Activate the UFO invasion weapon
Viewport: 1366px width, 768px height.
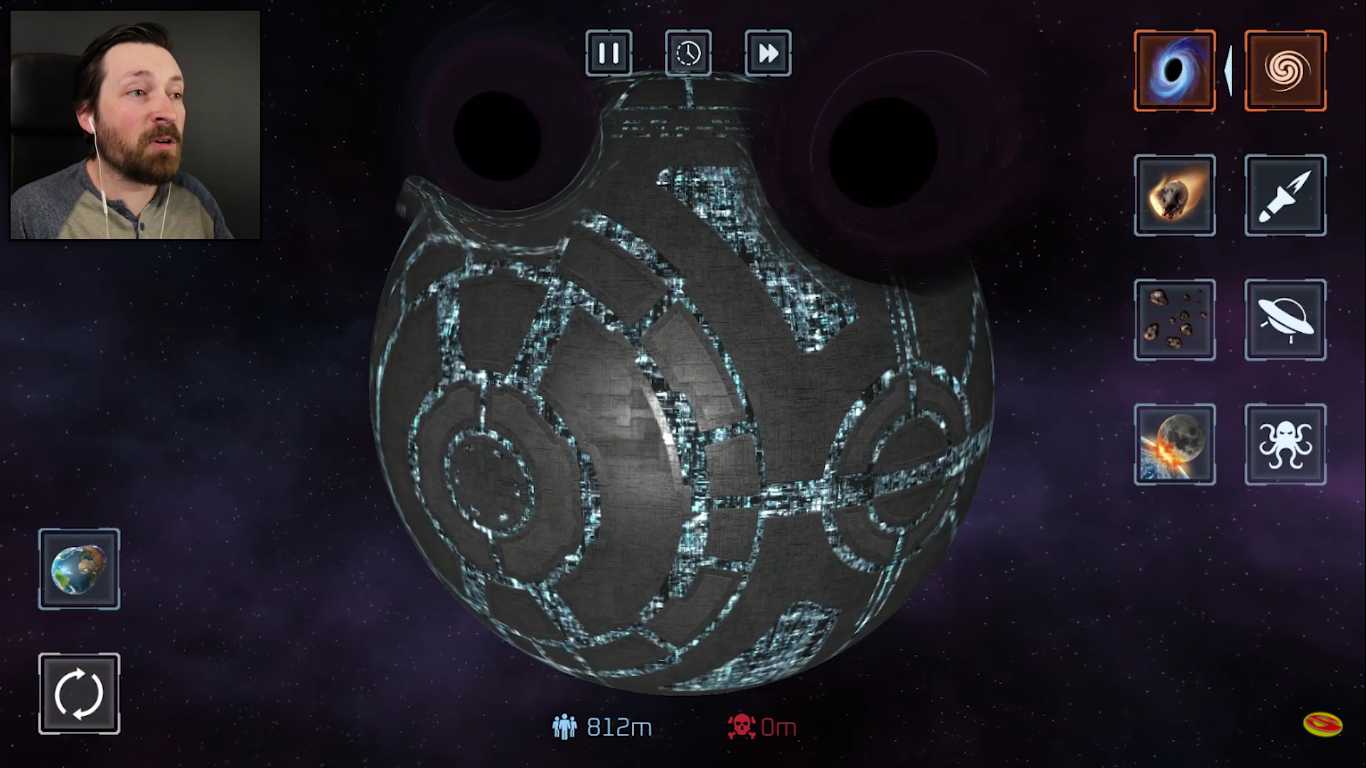(x=1285, y=320)
